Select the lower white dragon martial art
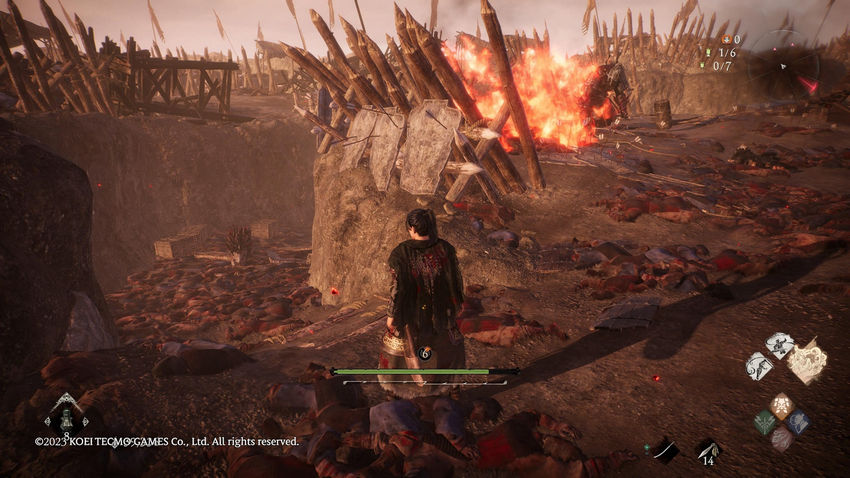Image resolution: width=850 pixels, height=478 pixels. pos(759,366)
